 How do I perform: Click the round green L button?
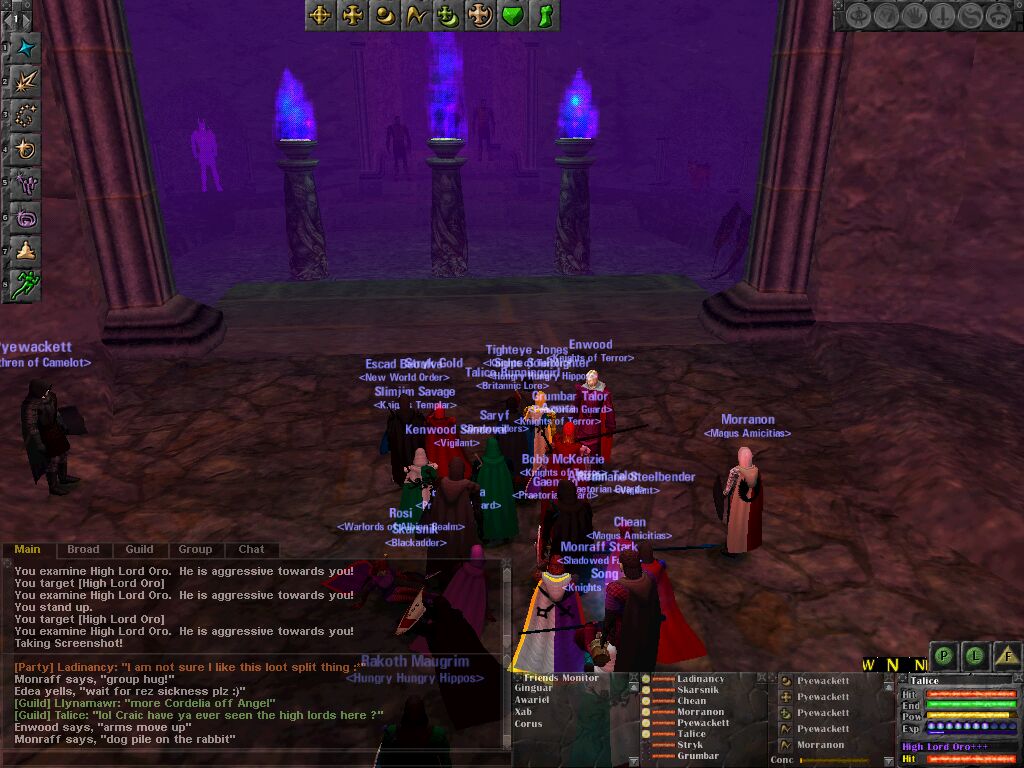coord(975,656)
